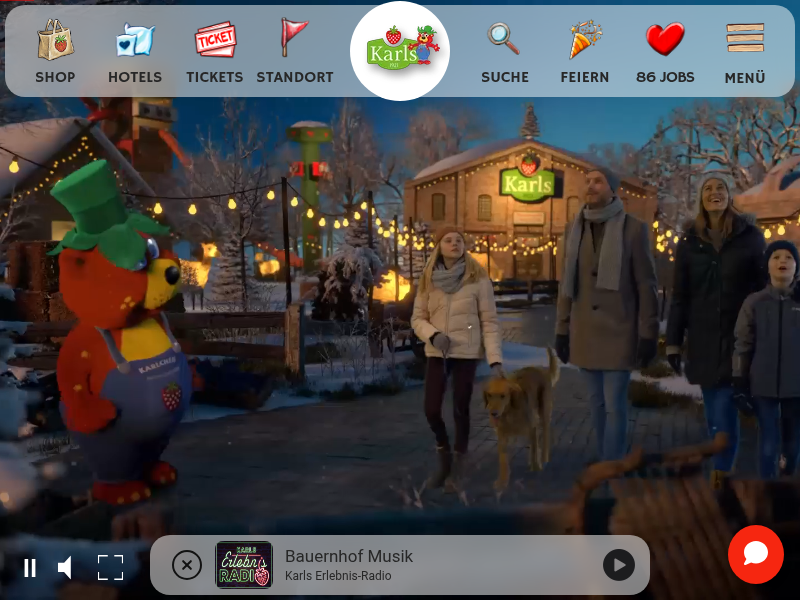The height and width of the screenshot is (600, 800).
Task: Open the 86 Jobs heart link
Action: [x=665, y=52]
